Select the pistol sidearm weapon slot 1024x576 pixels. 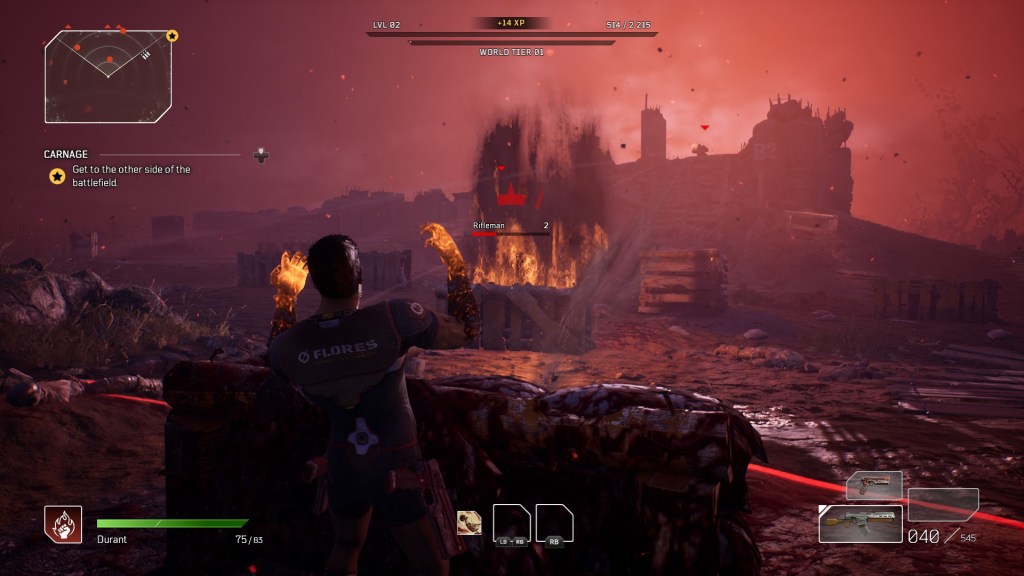874,486
